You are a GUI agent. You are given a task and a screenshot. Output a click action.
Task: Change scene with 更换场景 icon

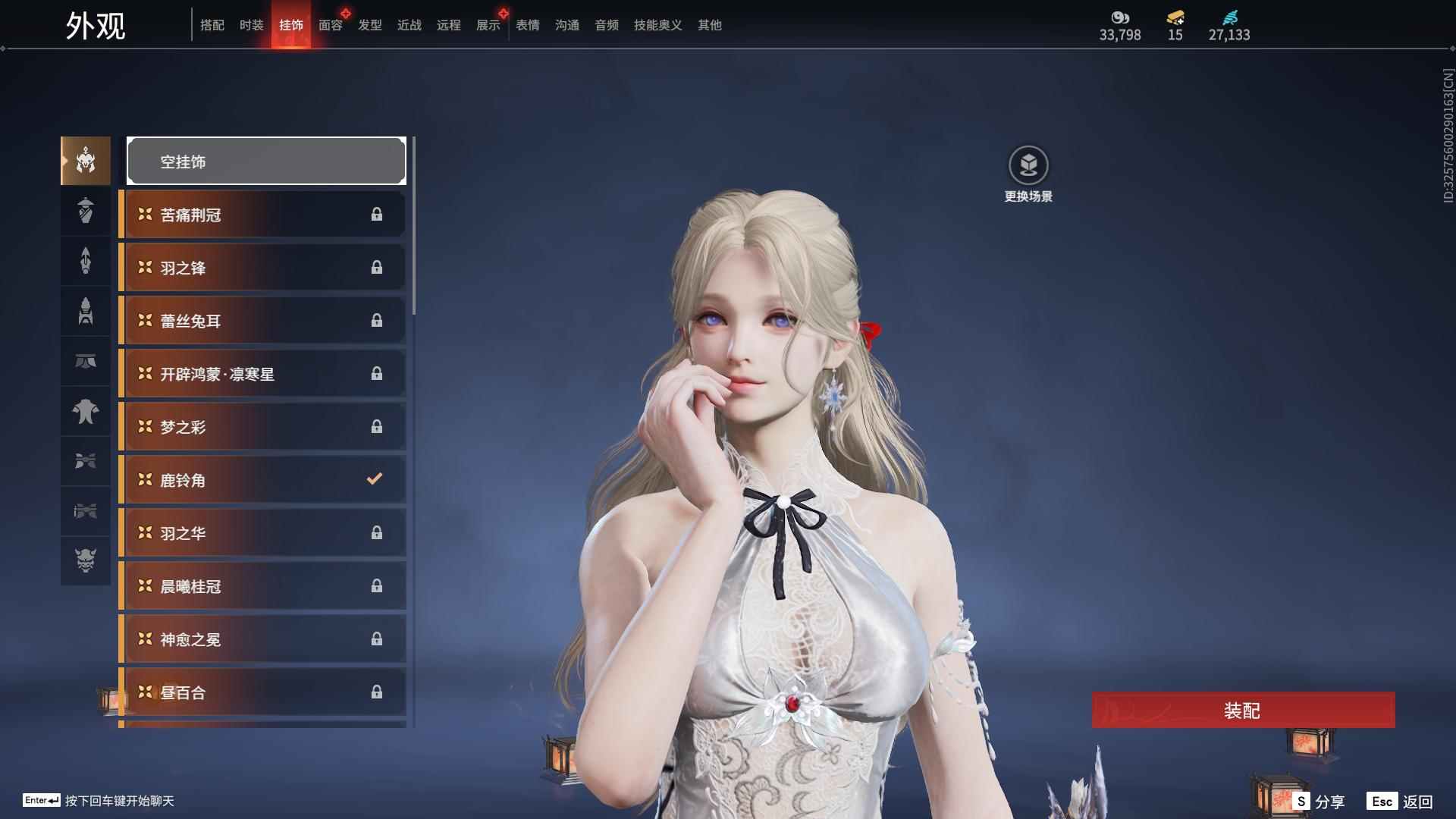[1028, 165]
